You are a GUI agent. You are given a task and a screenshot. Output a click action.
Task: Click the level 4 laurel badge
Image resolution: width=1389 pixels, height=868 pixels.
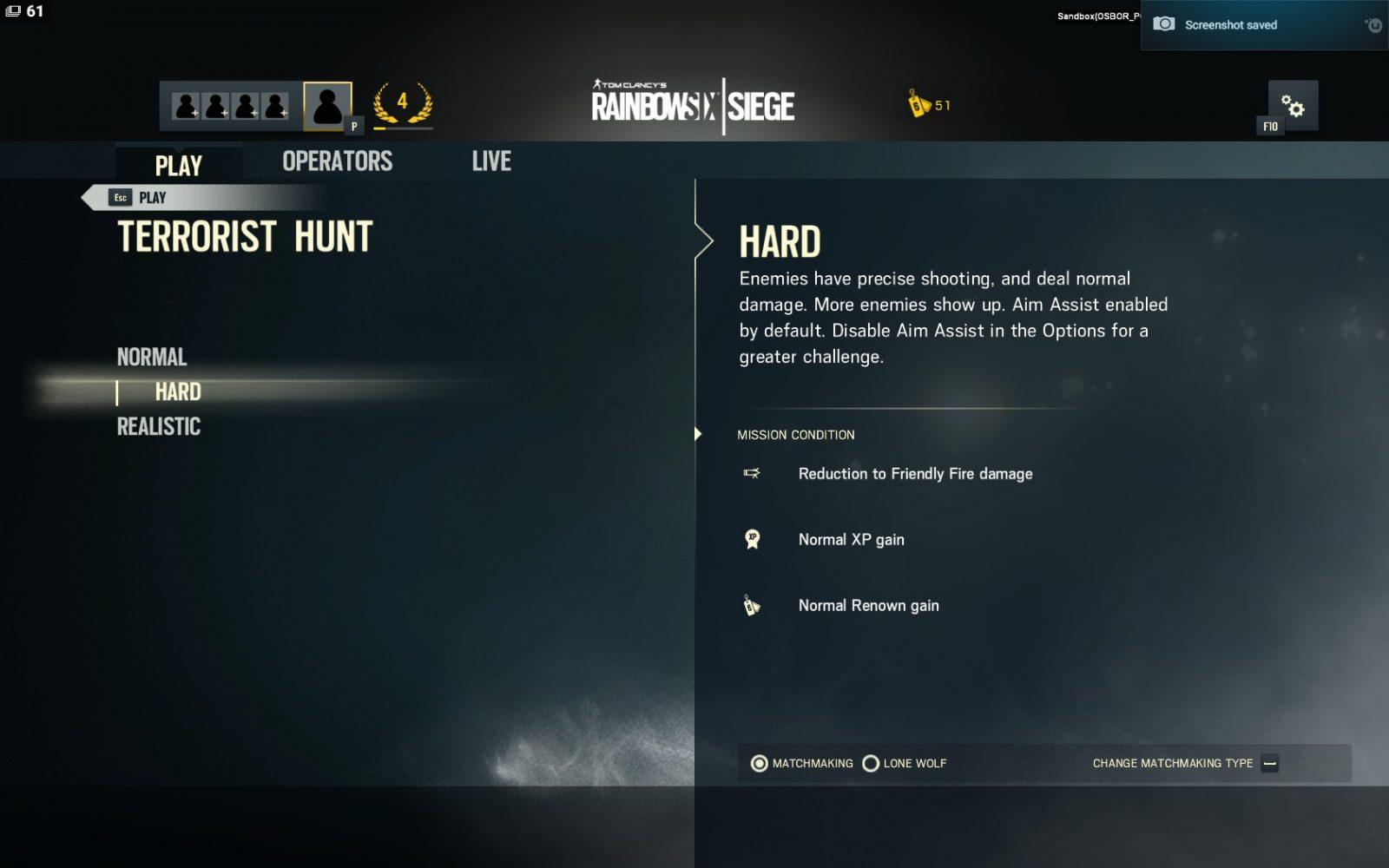click(x=402, y=104)
